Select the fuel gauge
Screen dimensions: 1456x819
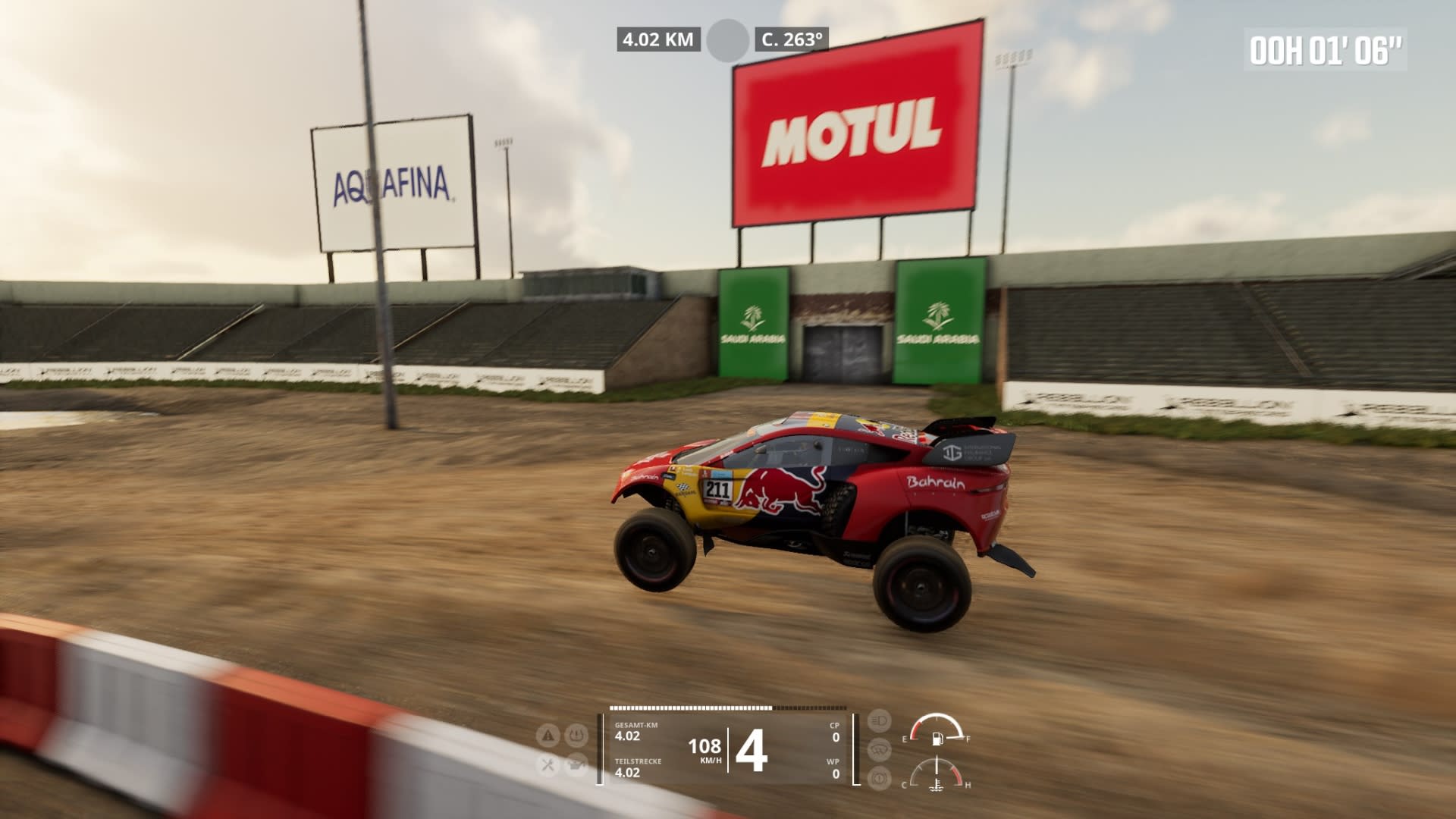point(937,730)
